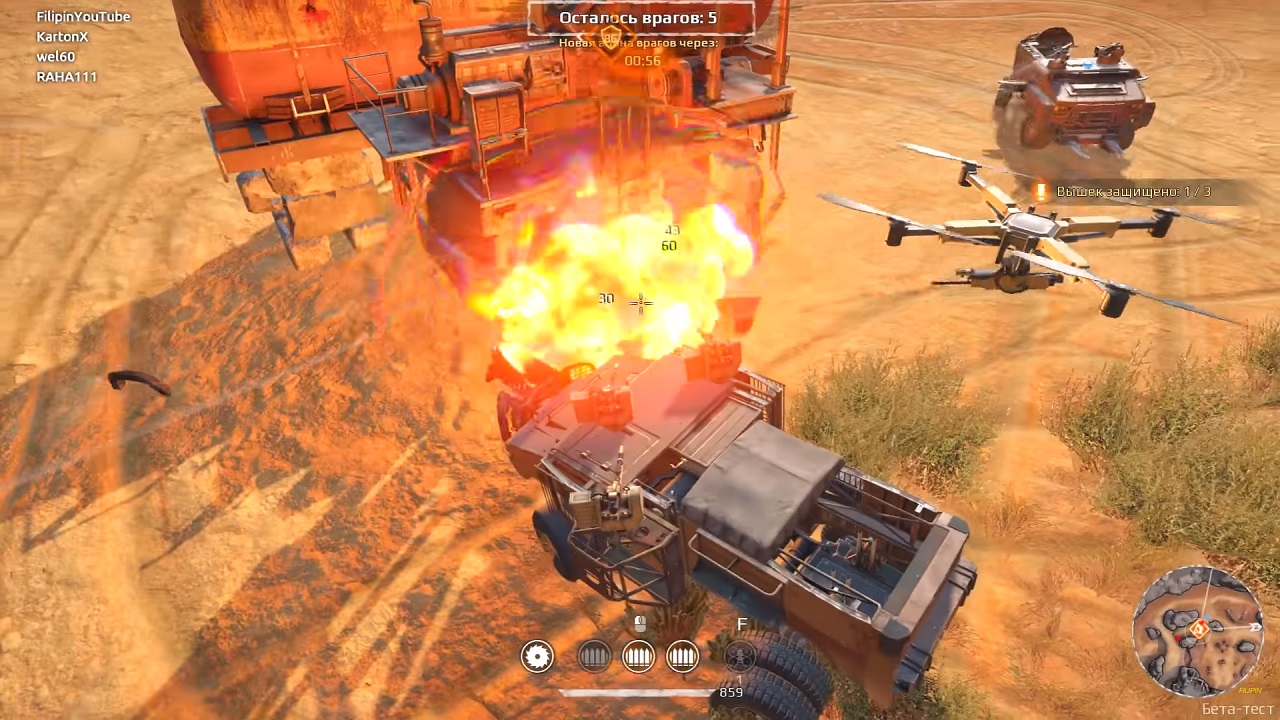
Task: Select player KartonX in team list
Action: [62, 37]
